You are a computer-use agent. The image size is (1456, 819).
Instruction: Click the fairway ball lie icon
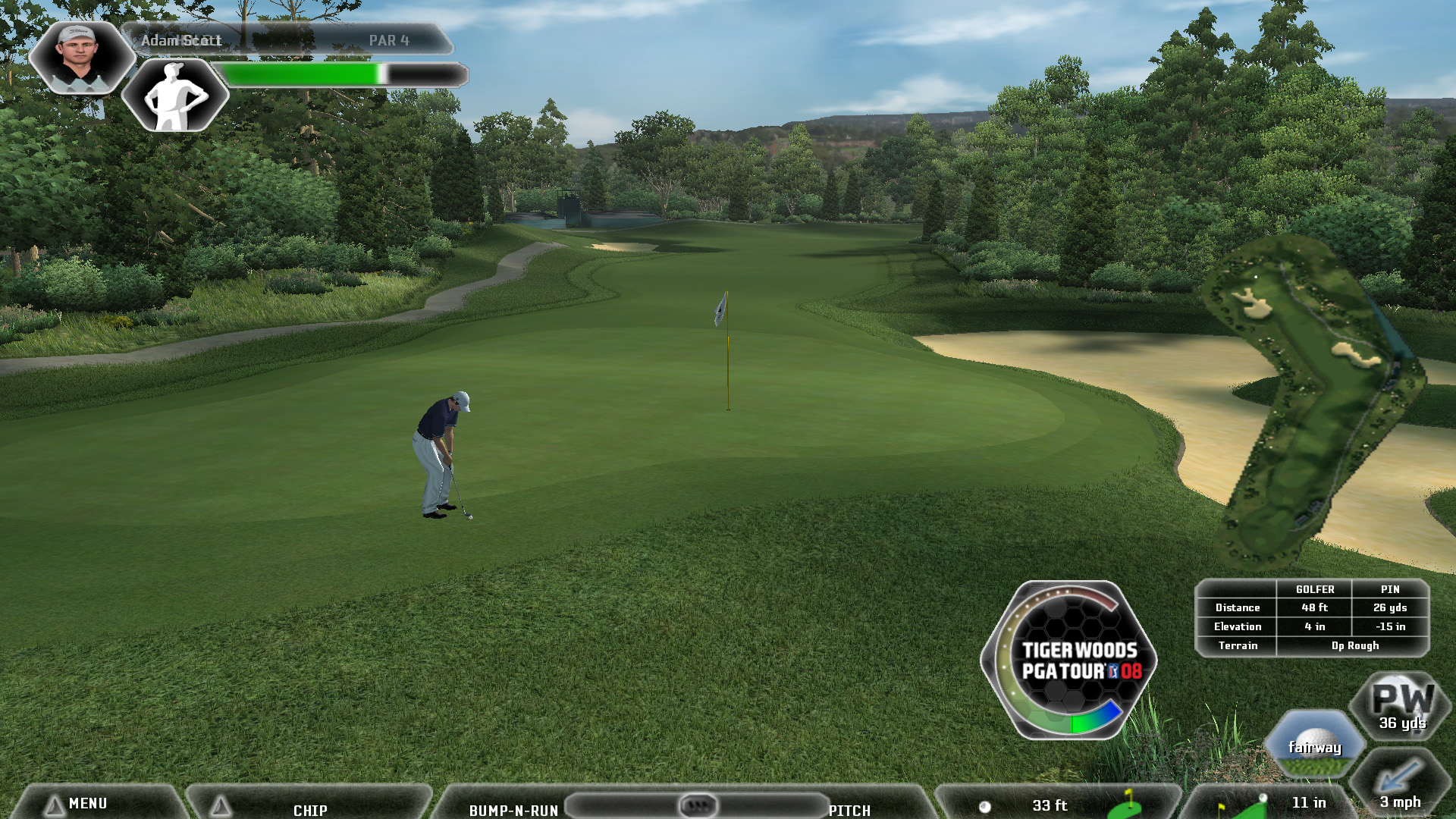1315,745
